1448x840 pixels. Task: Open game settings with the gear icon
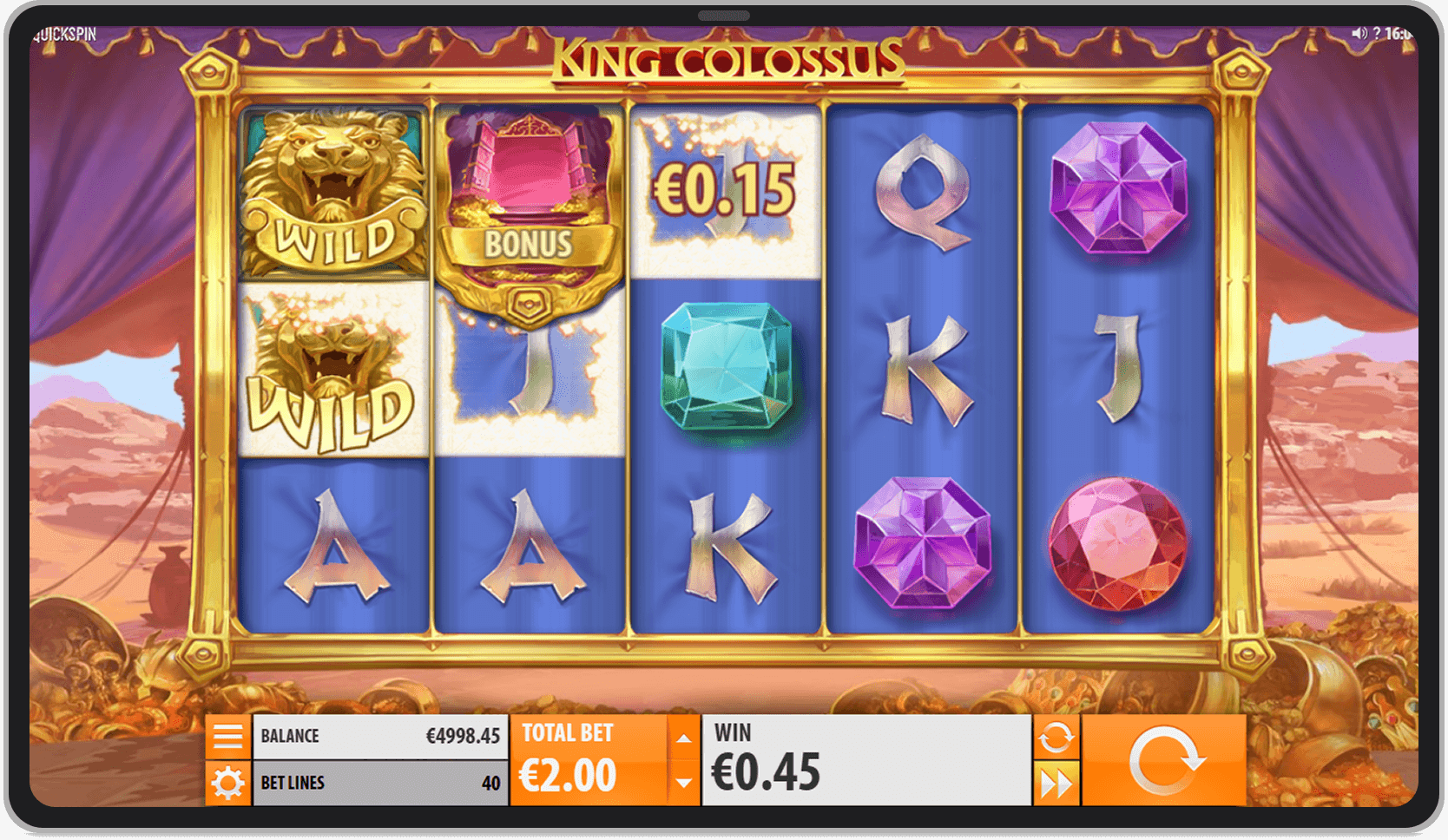click(228, 782)
